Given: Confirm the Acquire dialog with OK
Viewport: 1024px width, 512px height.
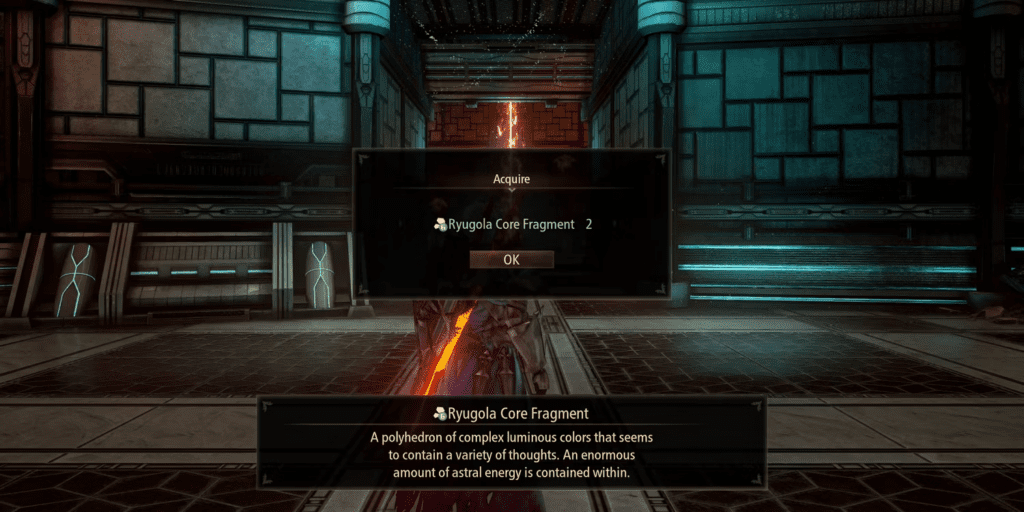Looking at the screenshot, I should click(511, 259).
